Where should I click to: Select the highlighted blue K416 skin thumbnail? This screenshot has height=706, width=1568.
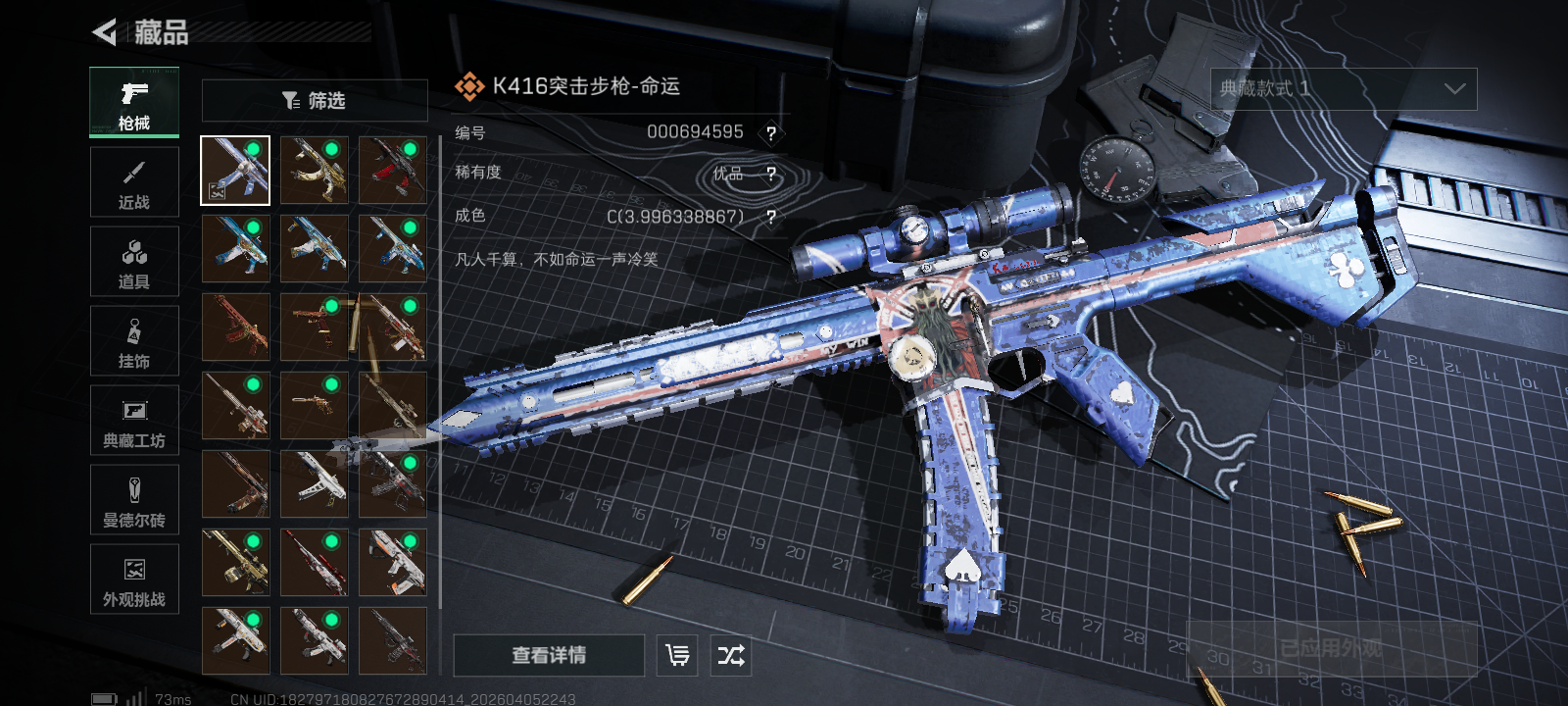pyautogui.click(x=235, y=171)
